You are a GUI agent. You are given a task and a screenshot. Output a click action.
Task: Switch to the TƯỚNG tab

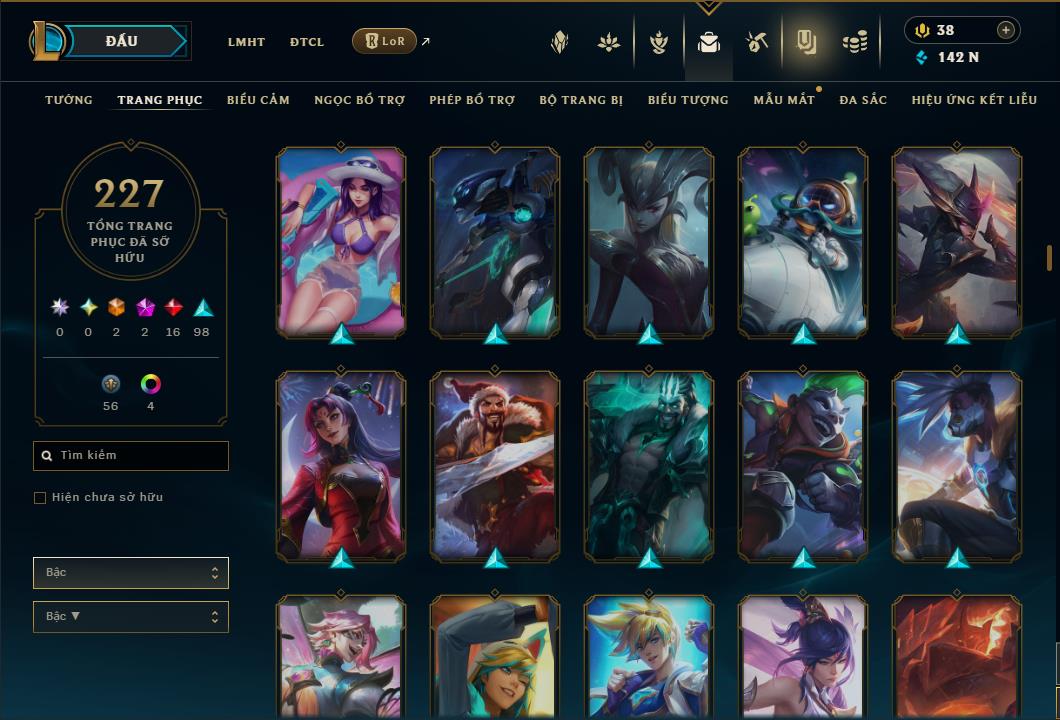click(69, 100)
